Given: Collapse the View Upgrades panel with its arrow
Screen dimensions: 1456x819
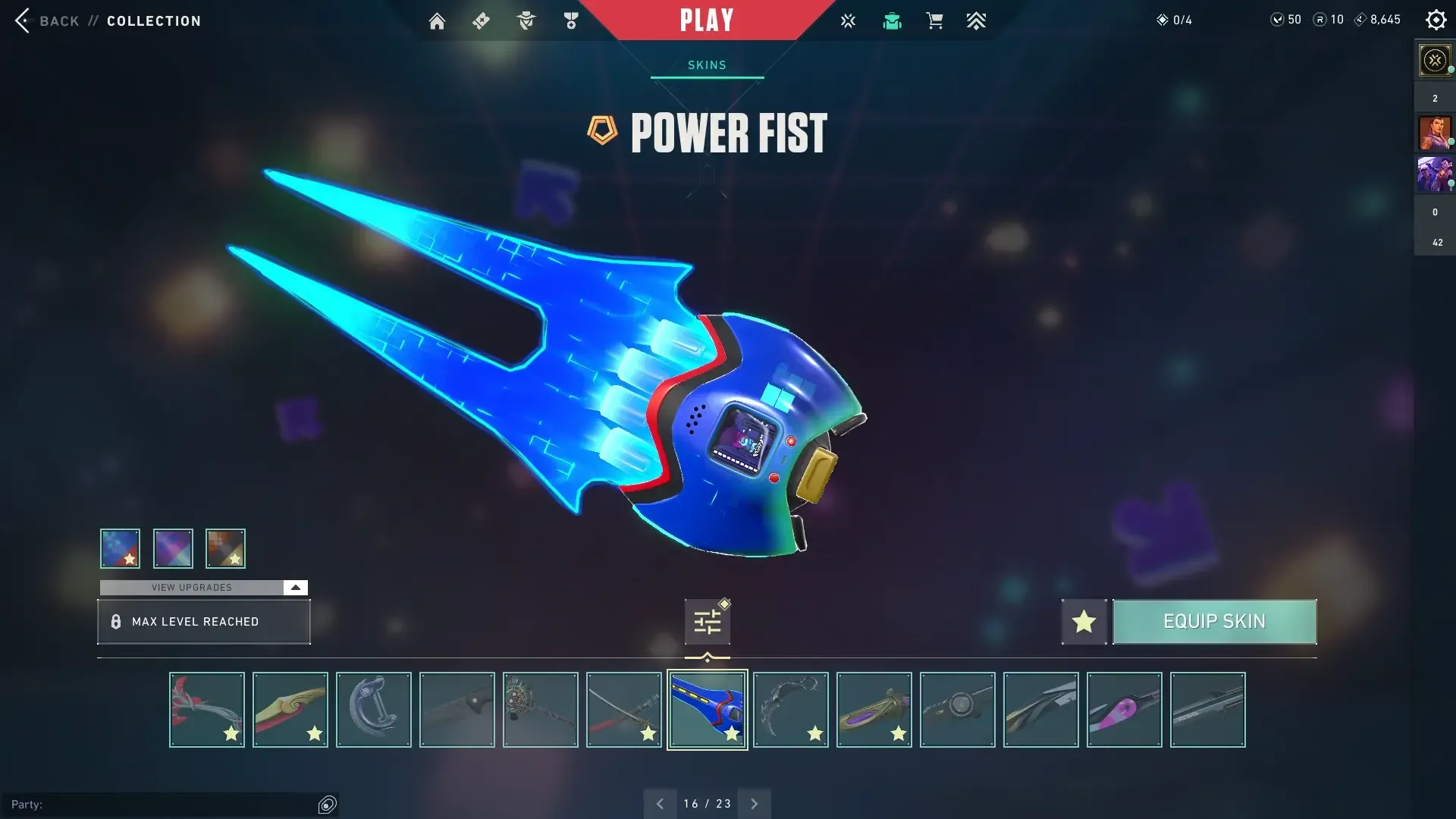Looking at the screenshot, I should [x=295, y=587].
